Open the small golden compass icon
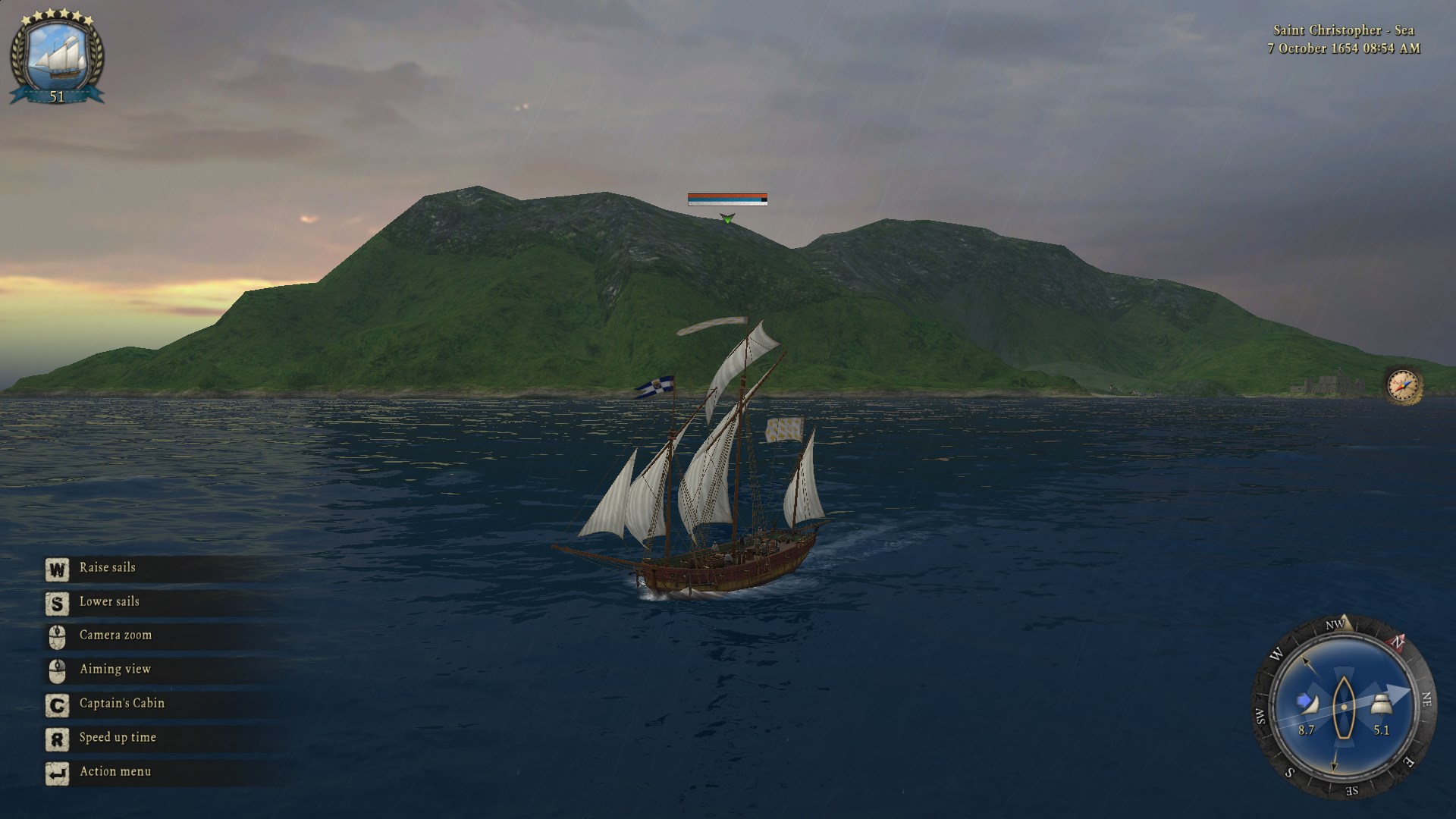This screenshot has height=819, width=1456. [1402, 385]
